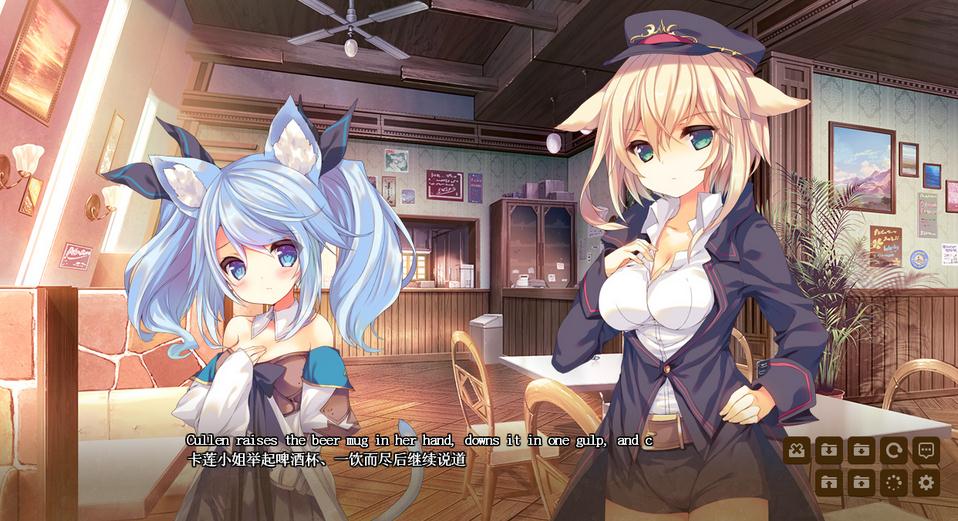Image resolution: width=958 pixels, height=521 pixels.
Task: Click the circular arrow icon
Action: point(893,450)
